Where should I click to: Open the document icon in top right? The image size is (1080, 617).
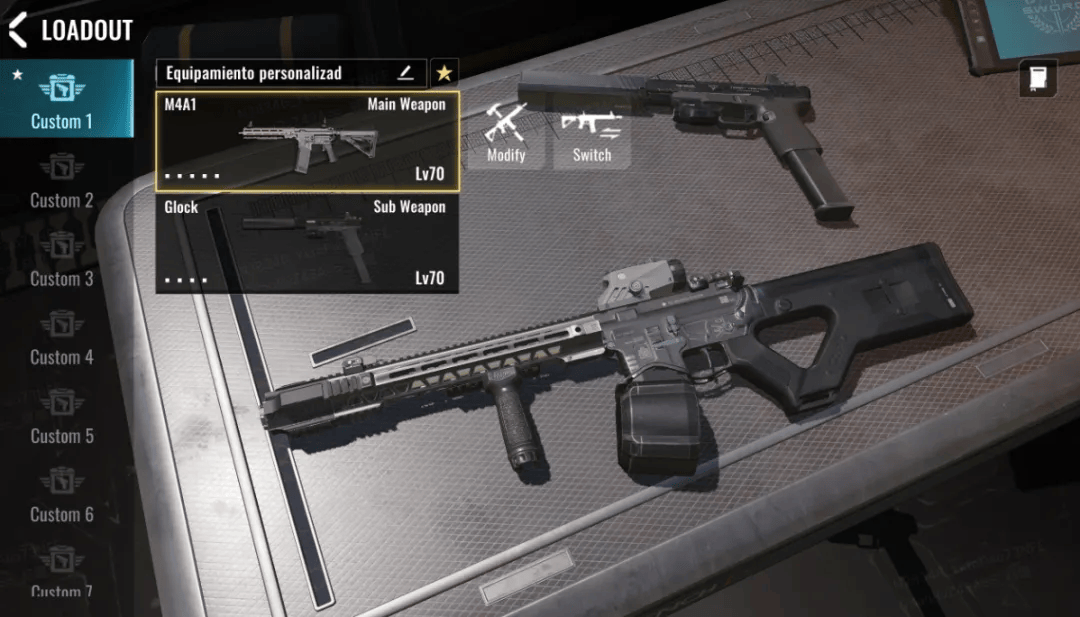click(1037, 78)
